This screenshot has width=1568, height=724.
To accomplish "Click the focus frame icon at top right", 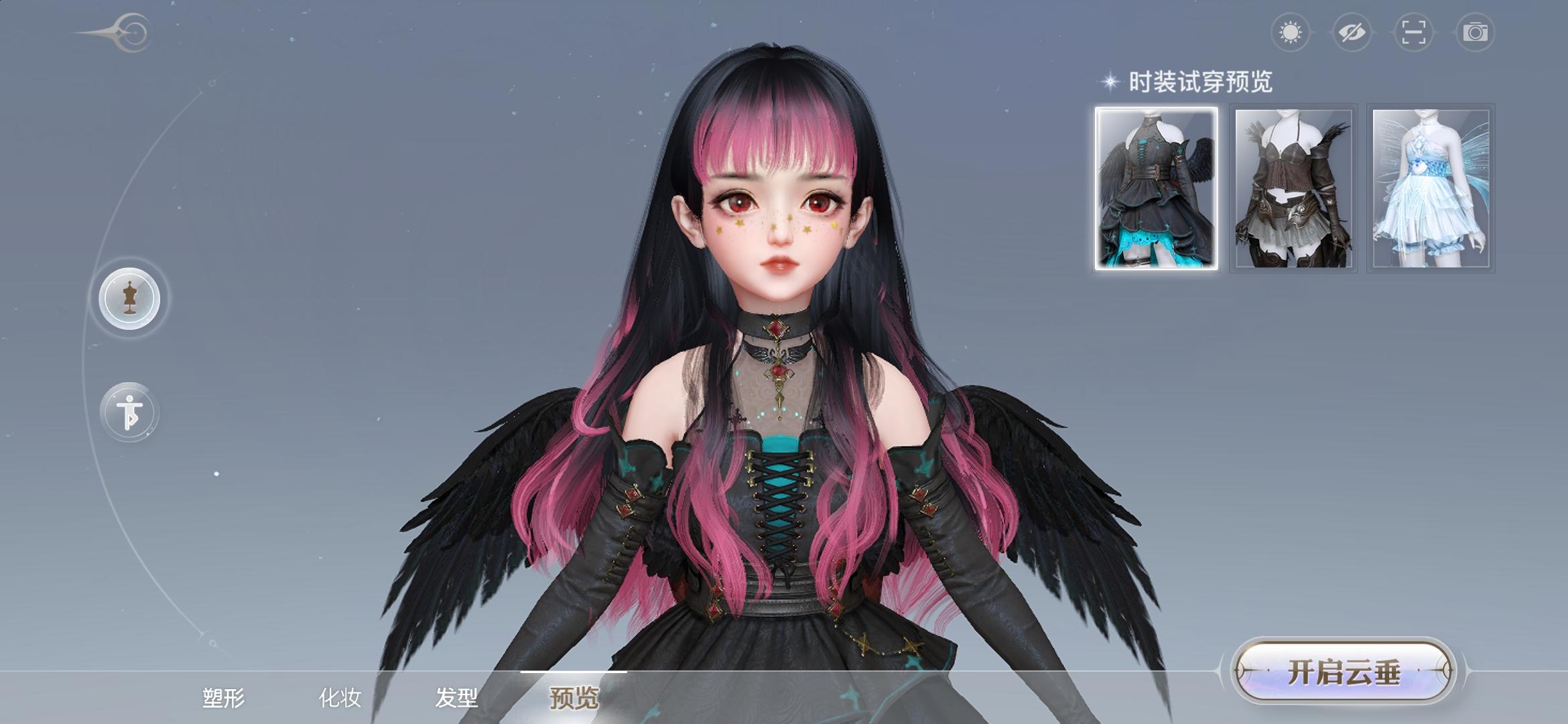I will point(1413,32).
